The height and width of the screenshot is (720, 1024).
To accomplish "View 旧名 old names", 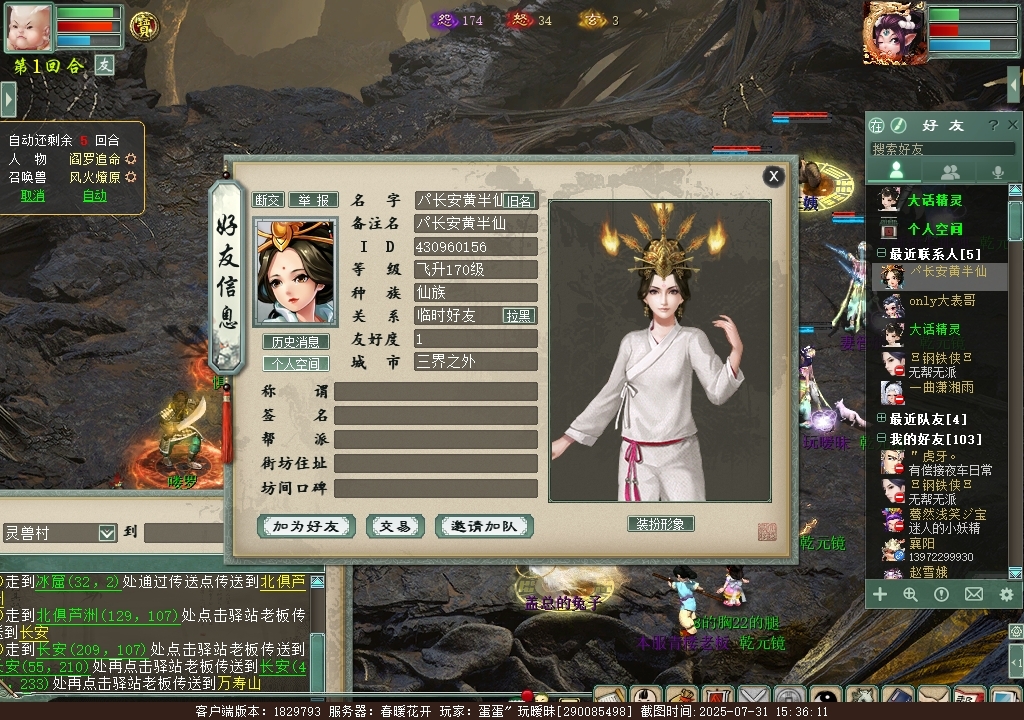I will point(519,201).
